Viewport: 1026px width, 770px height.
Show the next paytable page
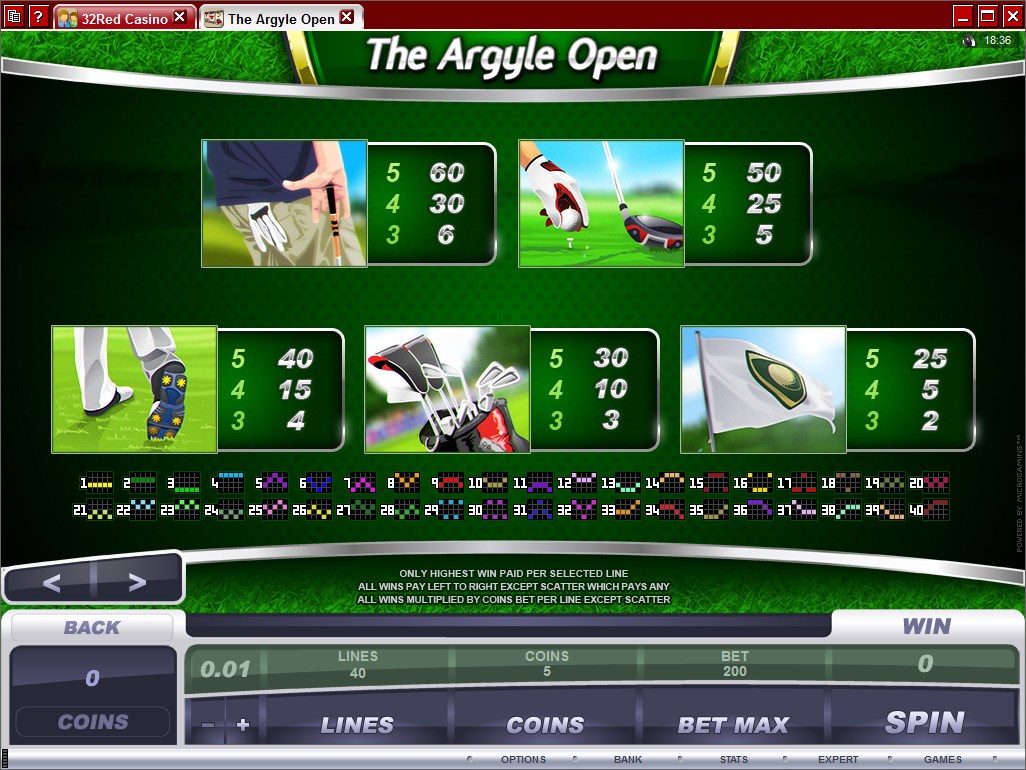click(137, 582)
